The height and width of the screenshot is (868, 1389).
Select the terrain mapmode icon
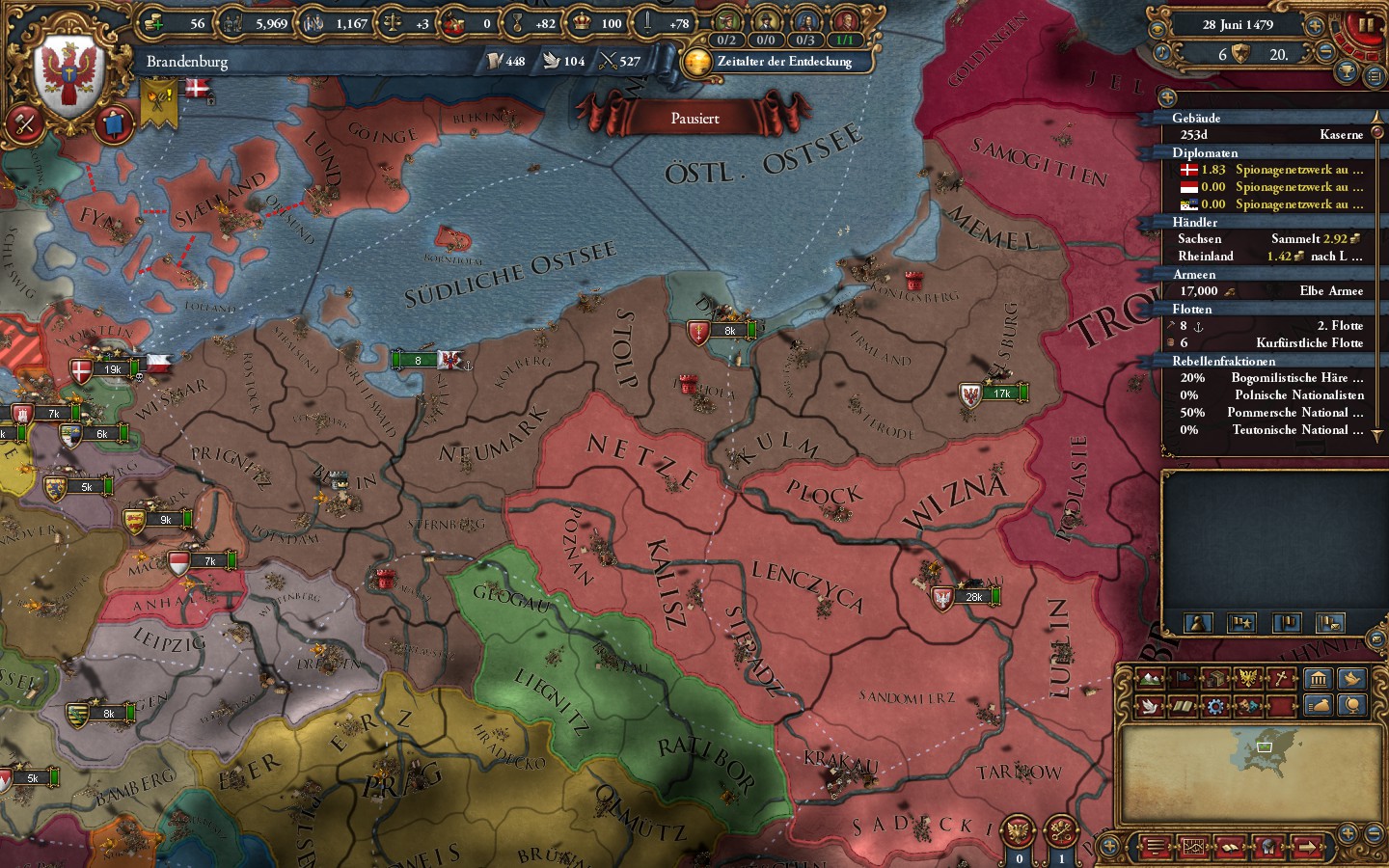pos(1150,680)
